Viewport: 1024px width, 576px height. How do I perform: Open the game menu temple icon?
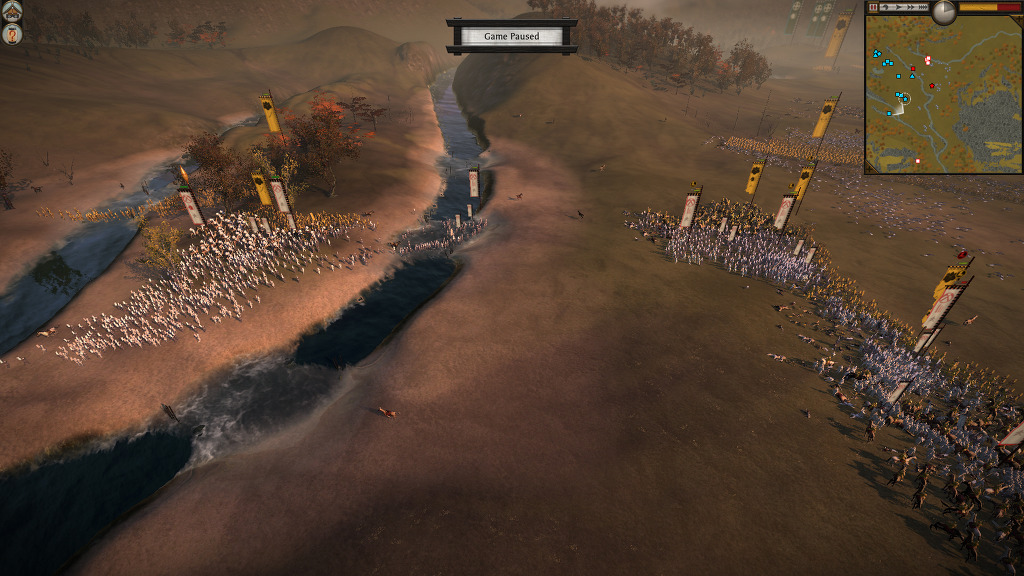(x=13, y=12)
